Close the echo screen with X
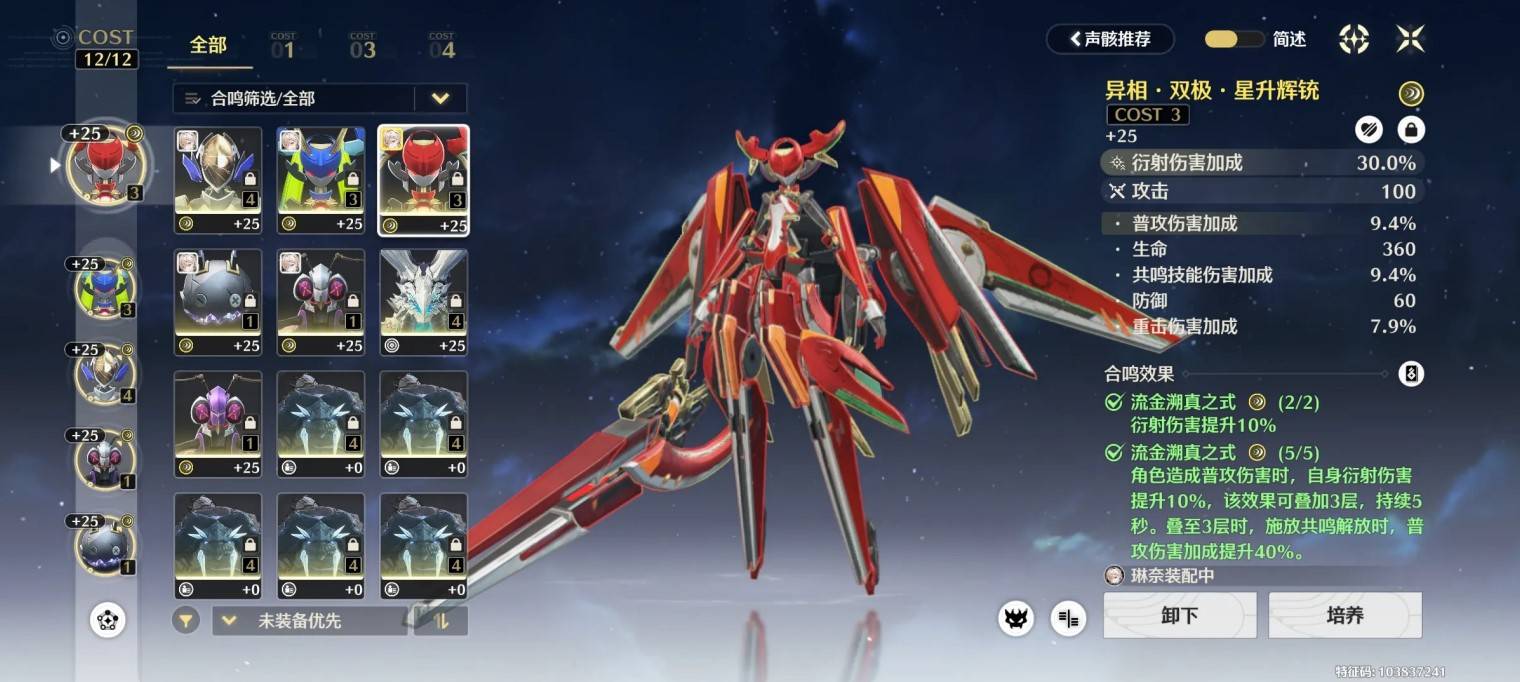The width and height of the screenshot is (1520, 682). click(1410, 39)
